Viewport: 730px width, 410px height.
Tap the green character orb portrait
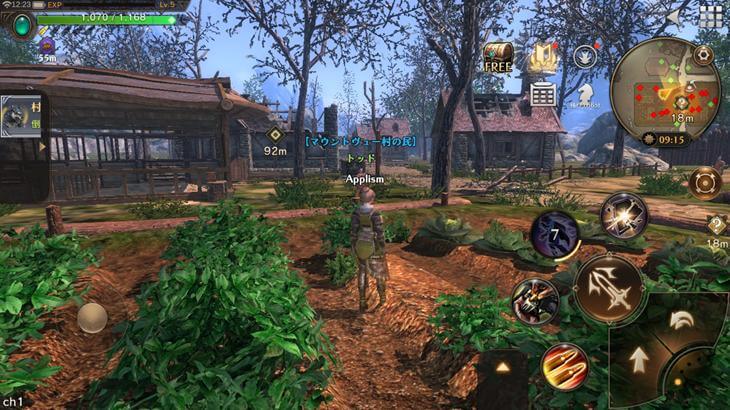tap(20, 23)
